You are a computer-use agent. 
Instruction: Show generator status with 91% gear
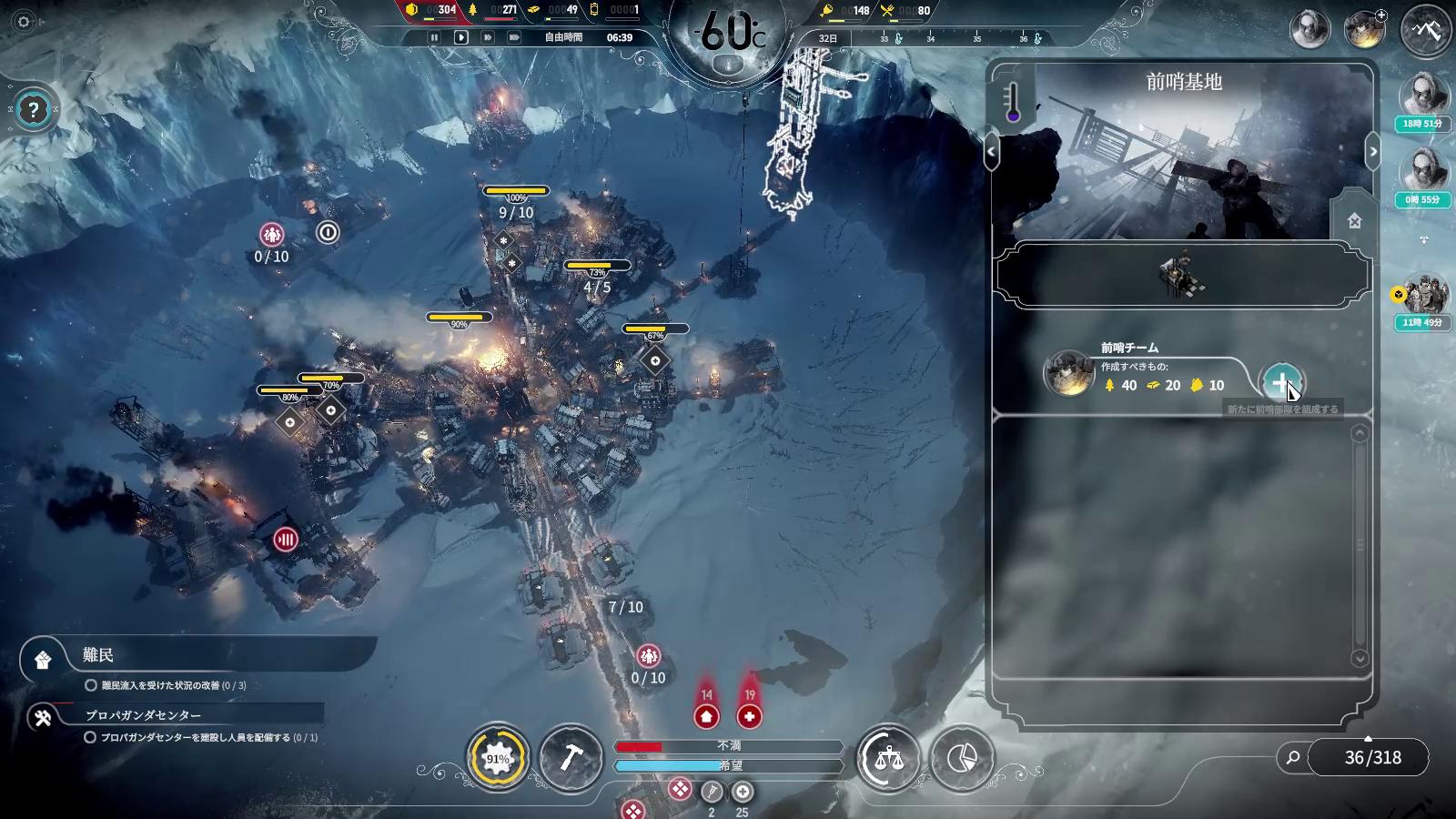(x=498, y=758)
